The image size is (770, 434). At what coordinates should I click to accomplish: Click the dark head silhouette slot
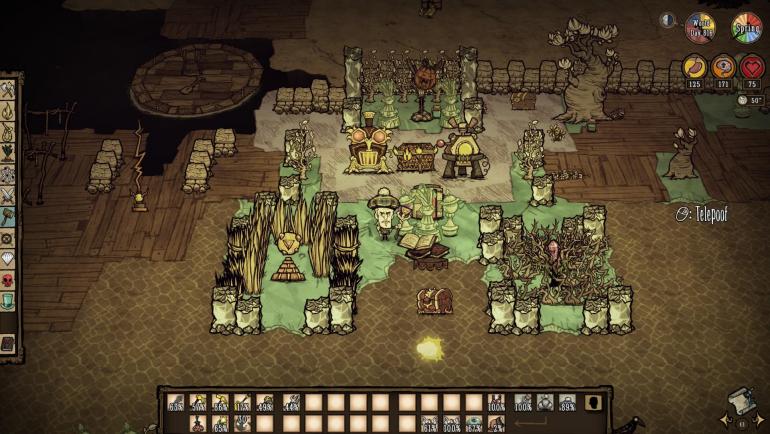pyautogui.click(x=593, y=403)
